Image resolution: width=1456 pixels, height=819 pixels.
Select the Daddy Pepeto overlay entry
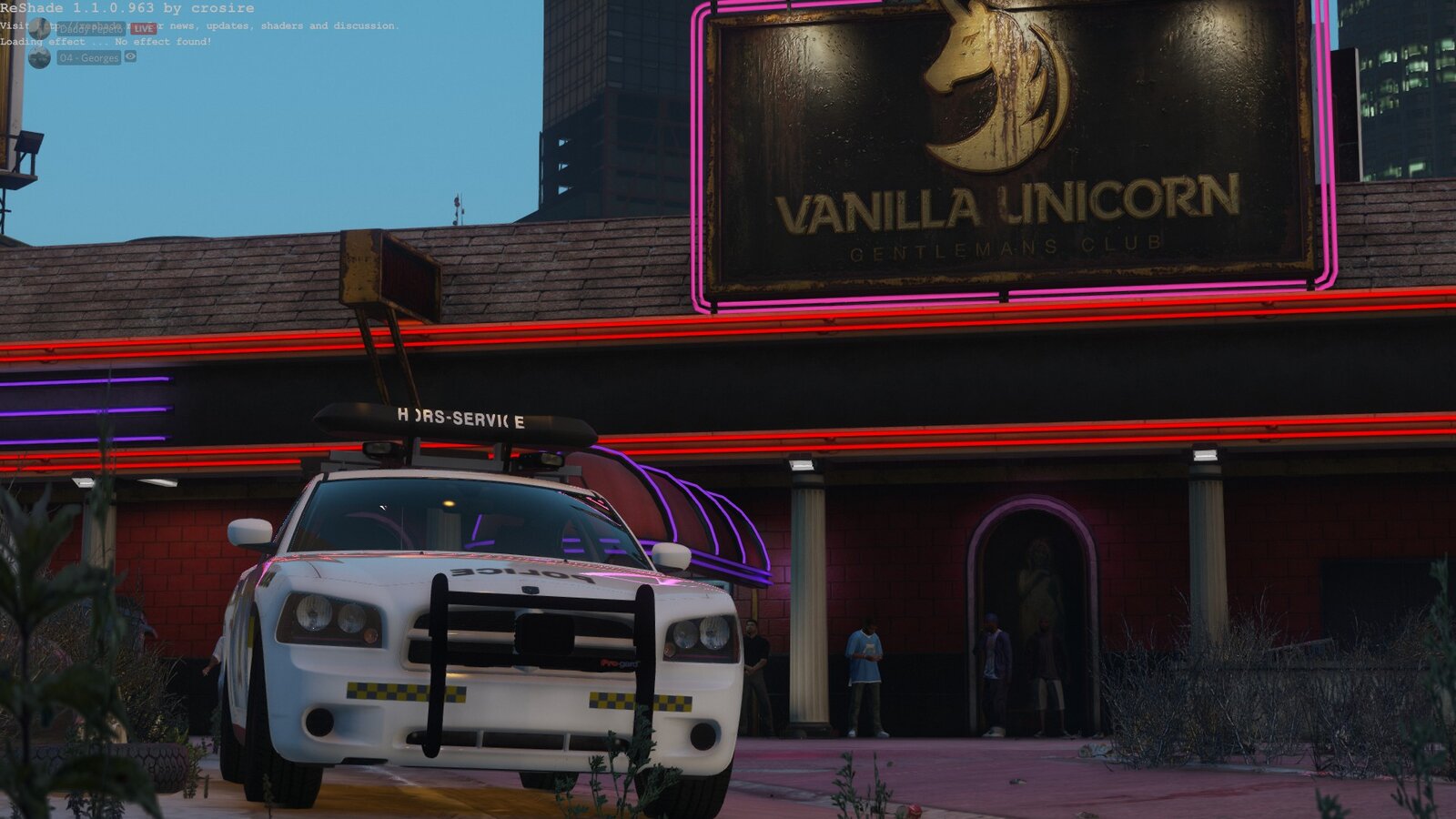point(91,29)
